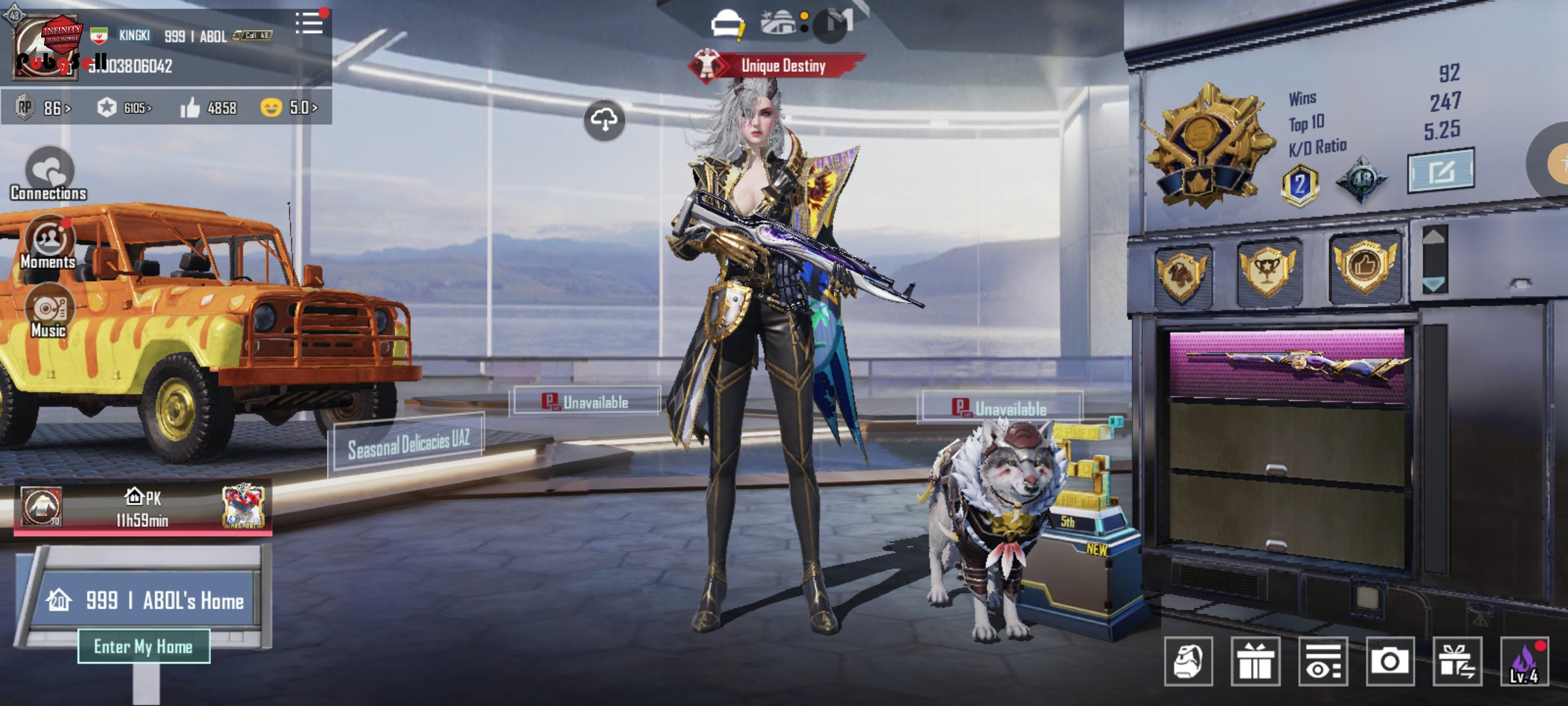The width and height of the screenshot is (1568, 706).
Task: Tap the thumbs-up likes counter
Action: click(x=208, y=108)
